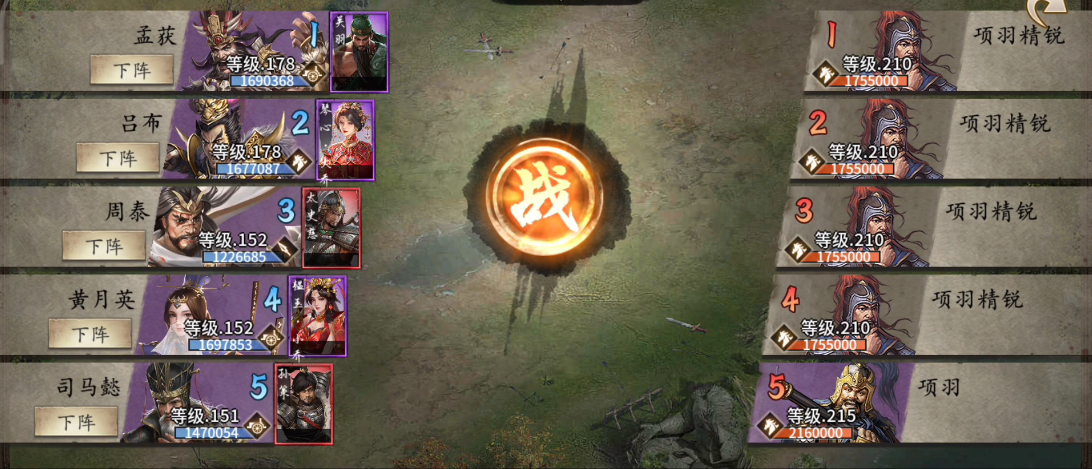This screenshot has height=469, width=1092.
Task: Click 下阵 button beside 黄月英
Action: 89,334
